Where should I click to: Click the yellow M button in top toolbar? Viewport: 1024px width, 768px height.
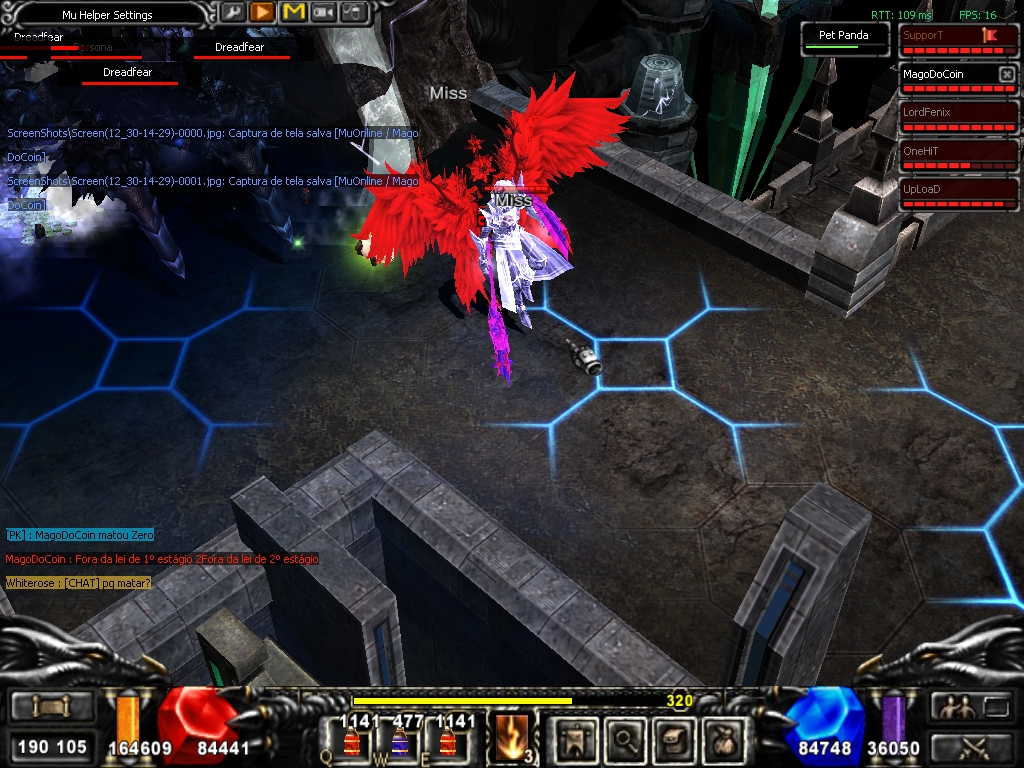(x=293, y=12)
